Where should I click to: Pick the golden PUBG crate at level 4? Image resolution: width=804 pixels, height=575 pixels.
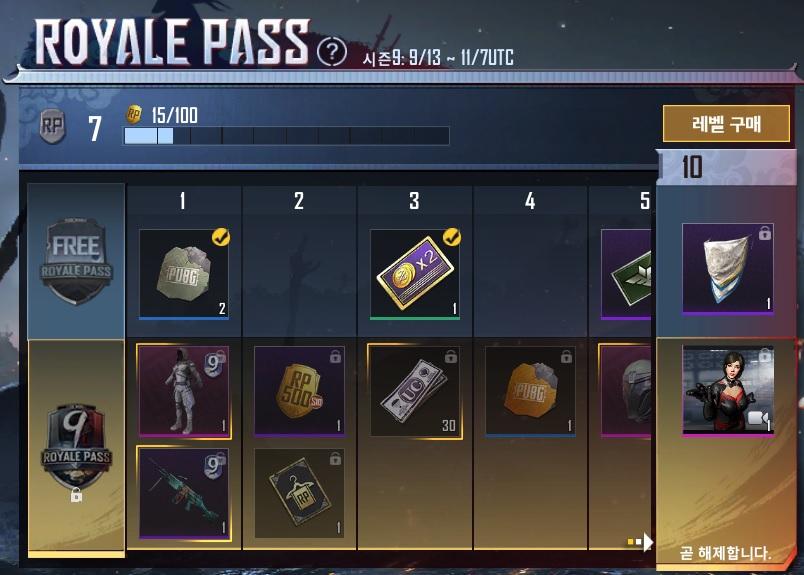coord(530,390)
